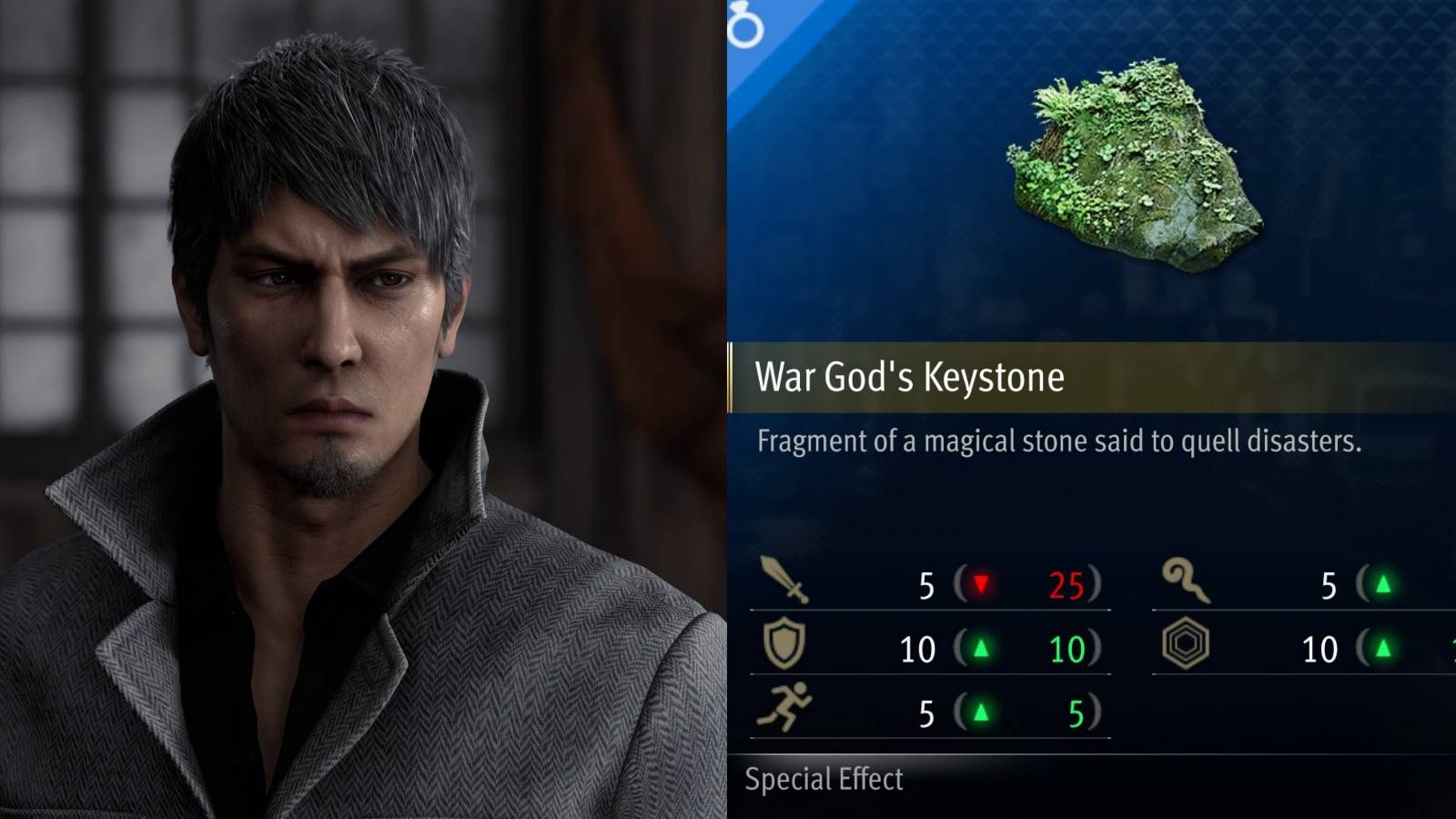Expand the defense stat comparison row
The width and height of the screenshot is (1456, 819).
tap(928, 649)
